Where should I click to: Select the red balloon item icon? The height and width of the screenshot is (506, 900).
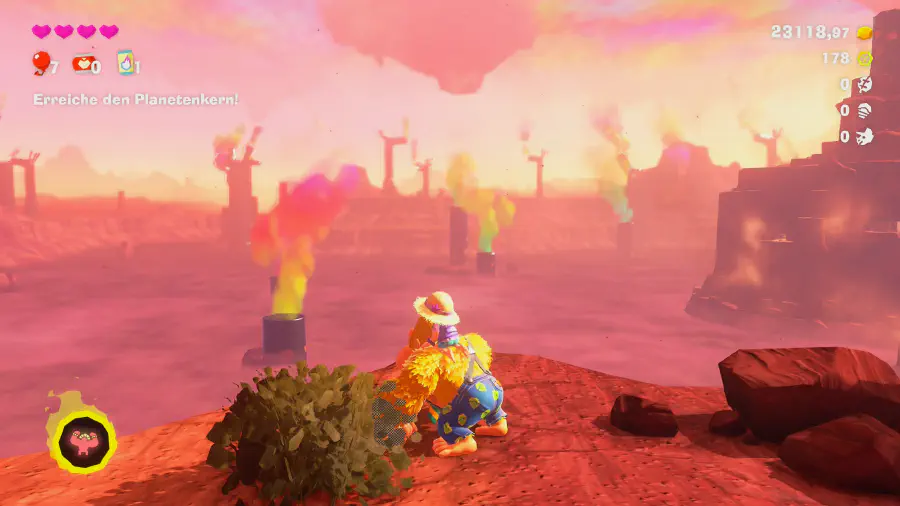(x=41, y=64)
